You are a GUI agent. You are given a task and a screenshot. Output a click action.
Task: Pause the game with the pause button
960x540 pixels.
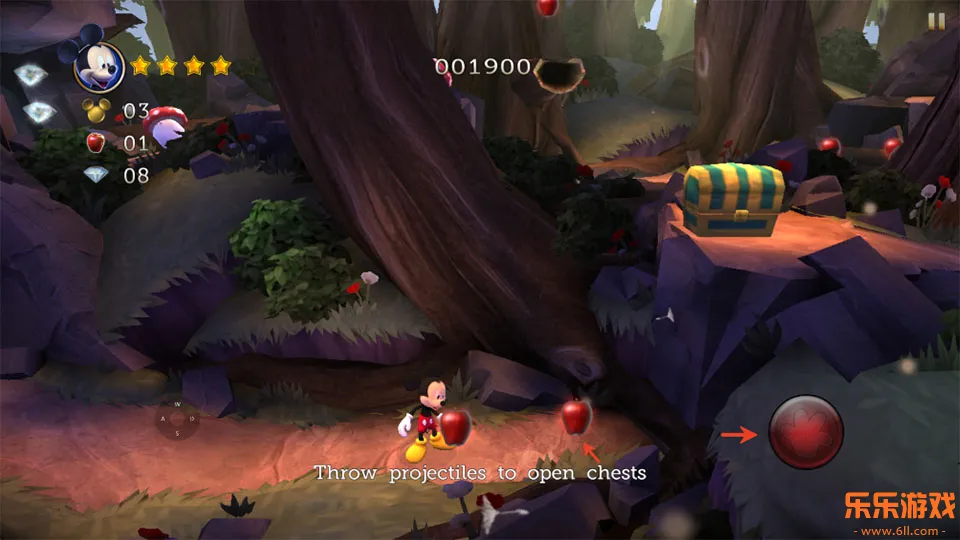(x=936, y=20)
